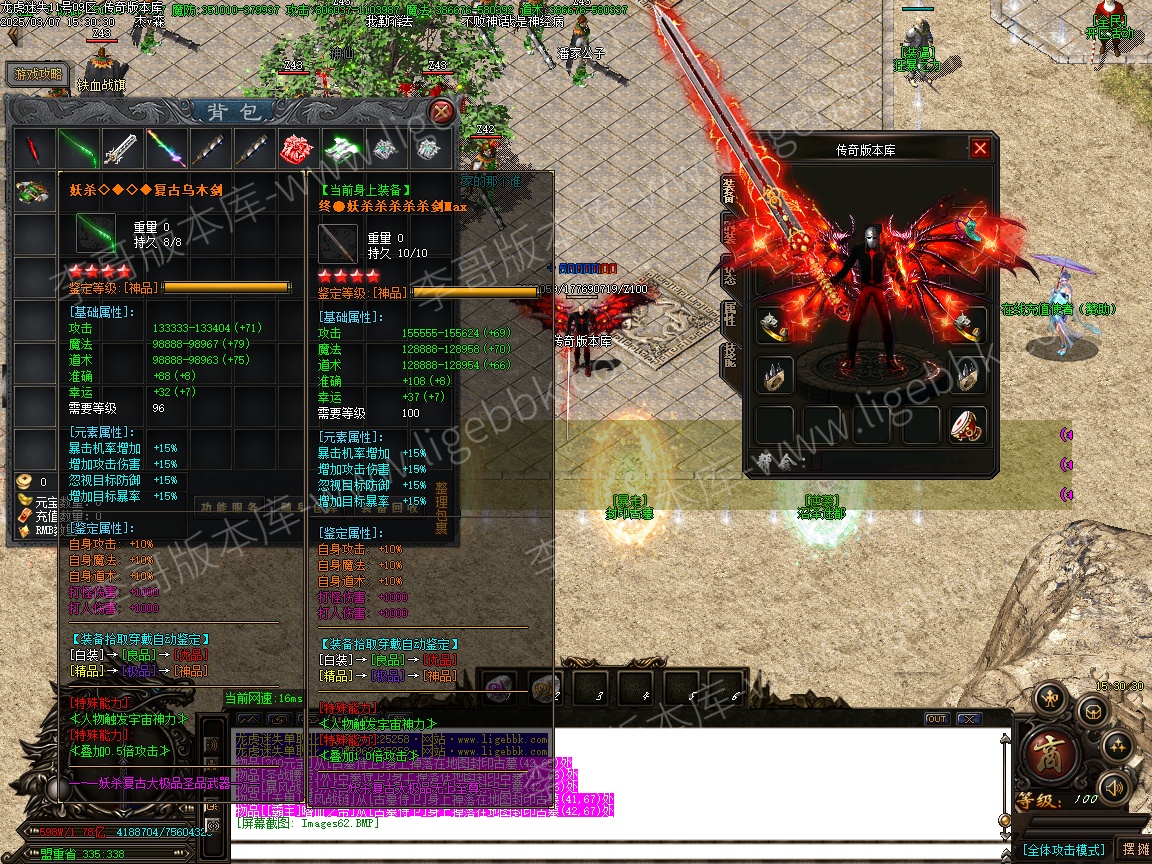The image size is (1152, 864).
Task: Pick the silver broadsword in the backpack
Action: (122, 149)
